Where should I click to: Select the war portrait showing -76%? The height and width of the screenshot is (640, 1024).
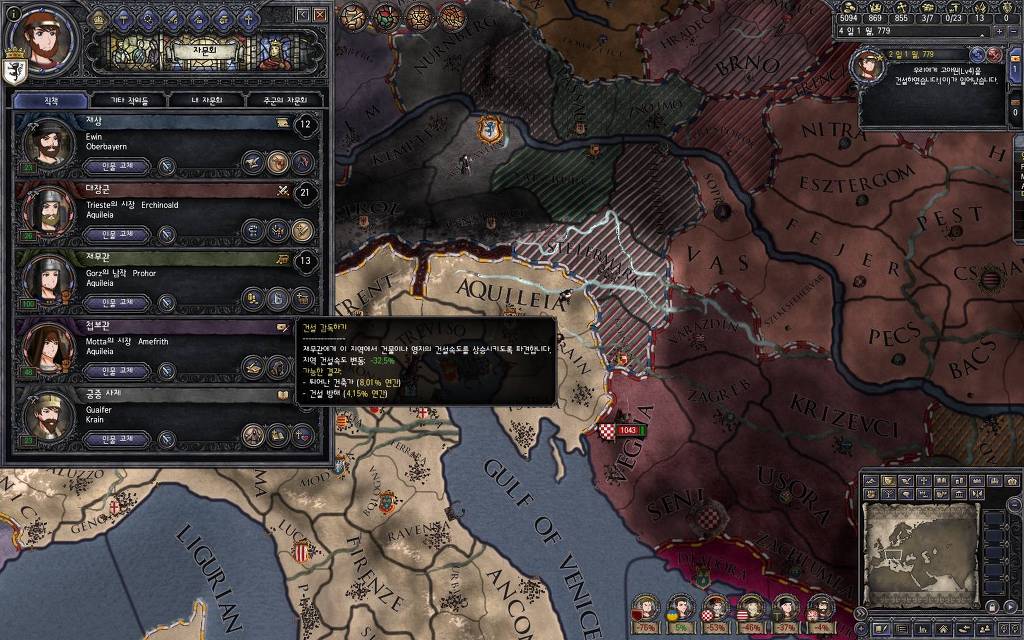click(x=647, y=607)
